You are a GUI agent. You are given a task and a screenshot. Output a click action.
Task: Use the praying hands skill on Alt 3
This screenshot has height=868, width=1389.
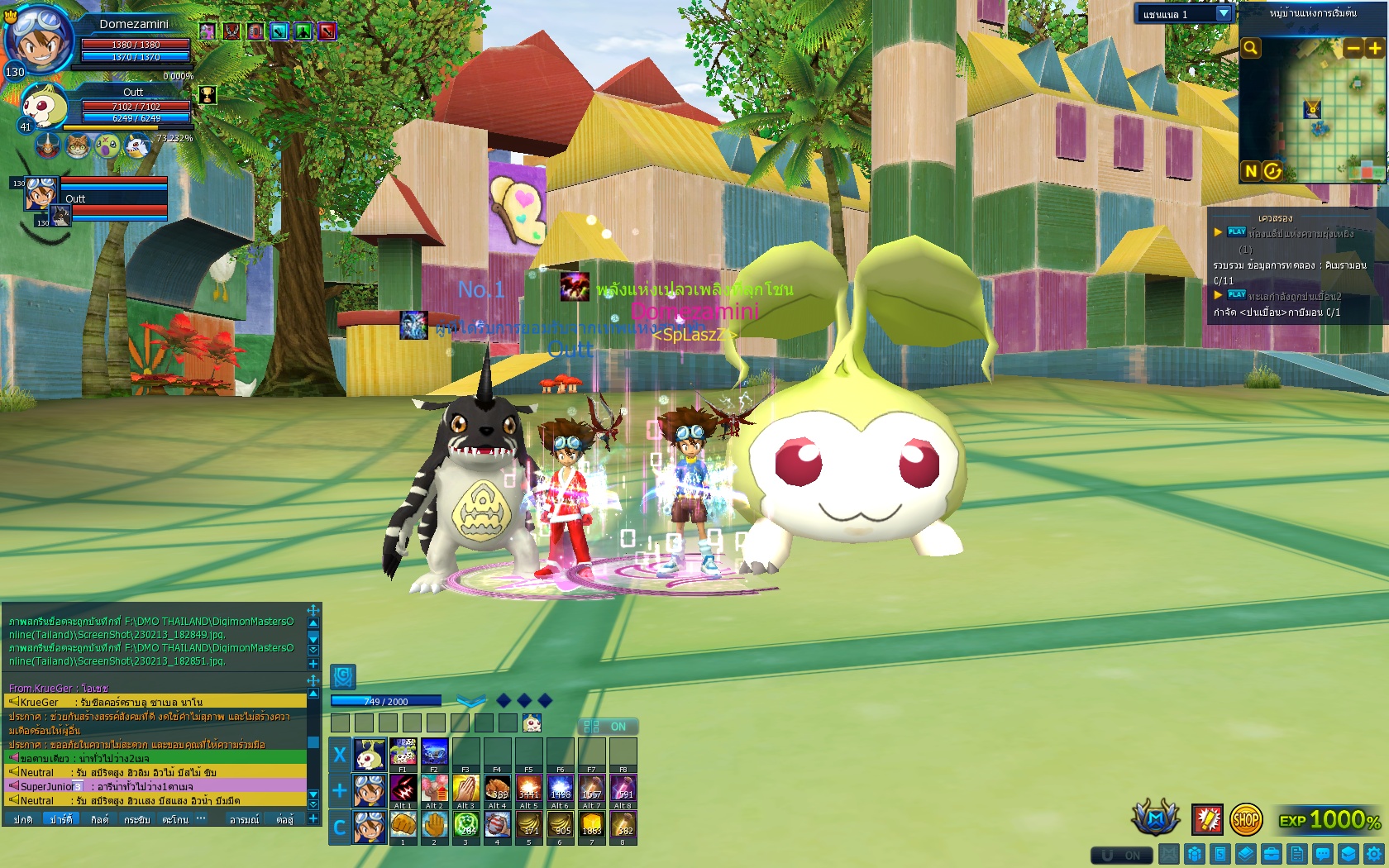(x=465, y=789)
